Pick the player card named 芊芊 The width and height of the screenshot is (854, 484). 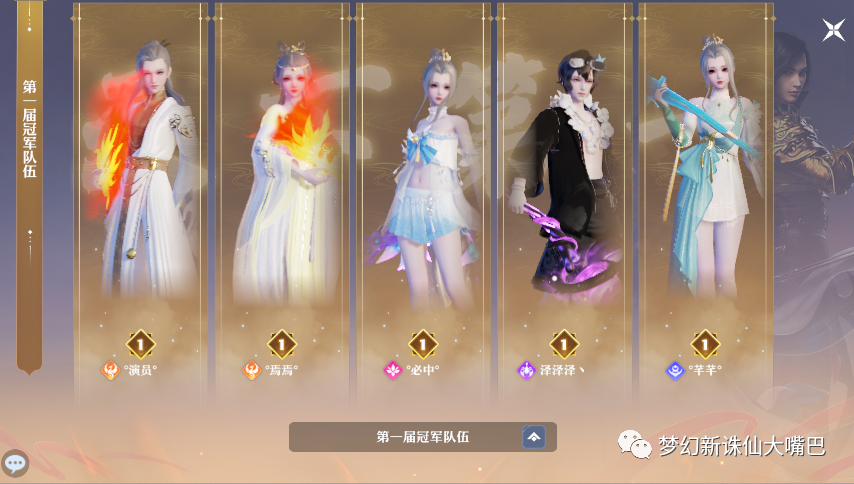click(x=704, y=200)
